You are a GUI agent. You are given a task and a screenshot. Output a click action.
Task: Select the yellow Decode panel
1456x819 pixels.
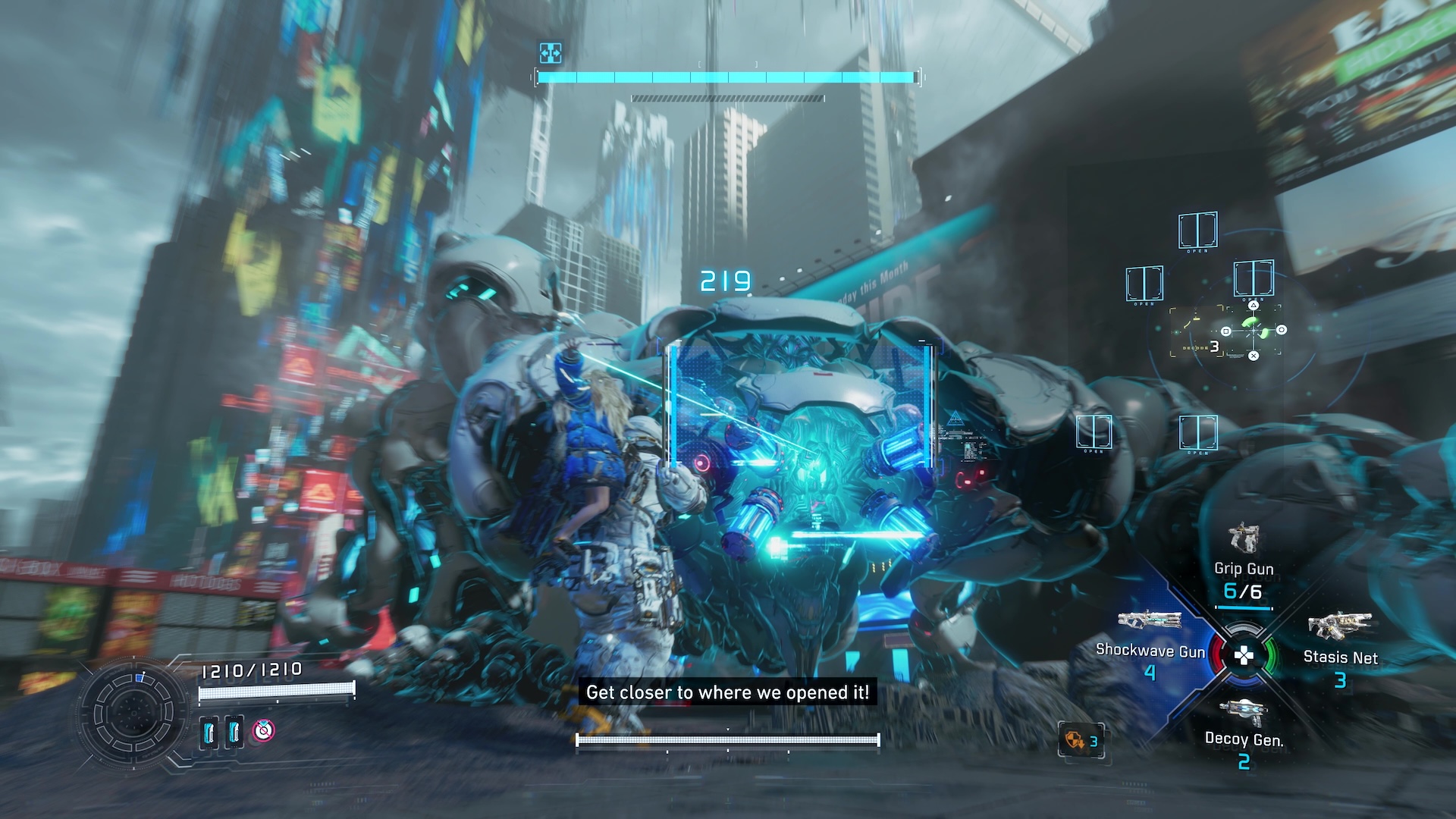pyautogui.click(x=1197, y=332)
